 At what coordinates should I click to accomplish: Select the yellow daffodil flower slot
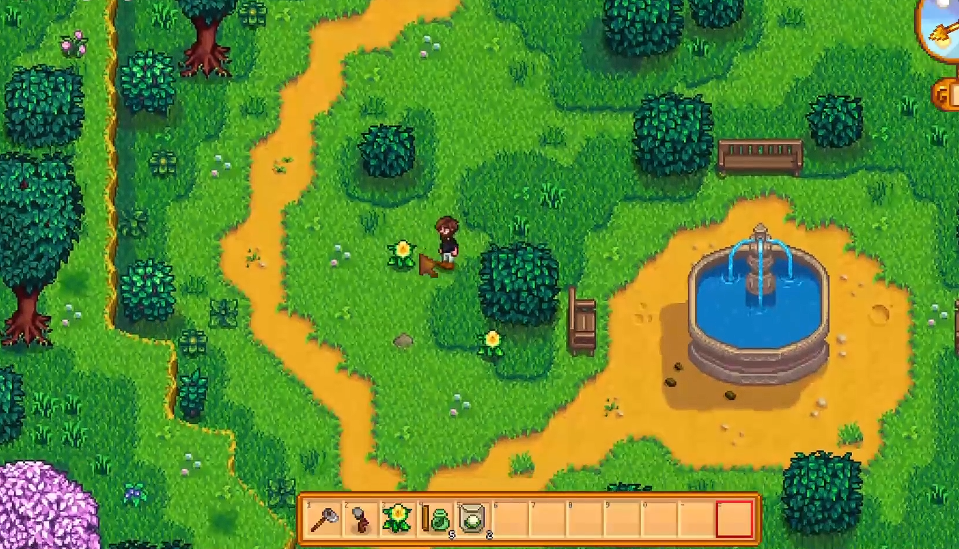397,518
